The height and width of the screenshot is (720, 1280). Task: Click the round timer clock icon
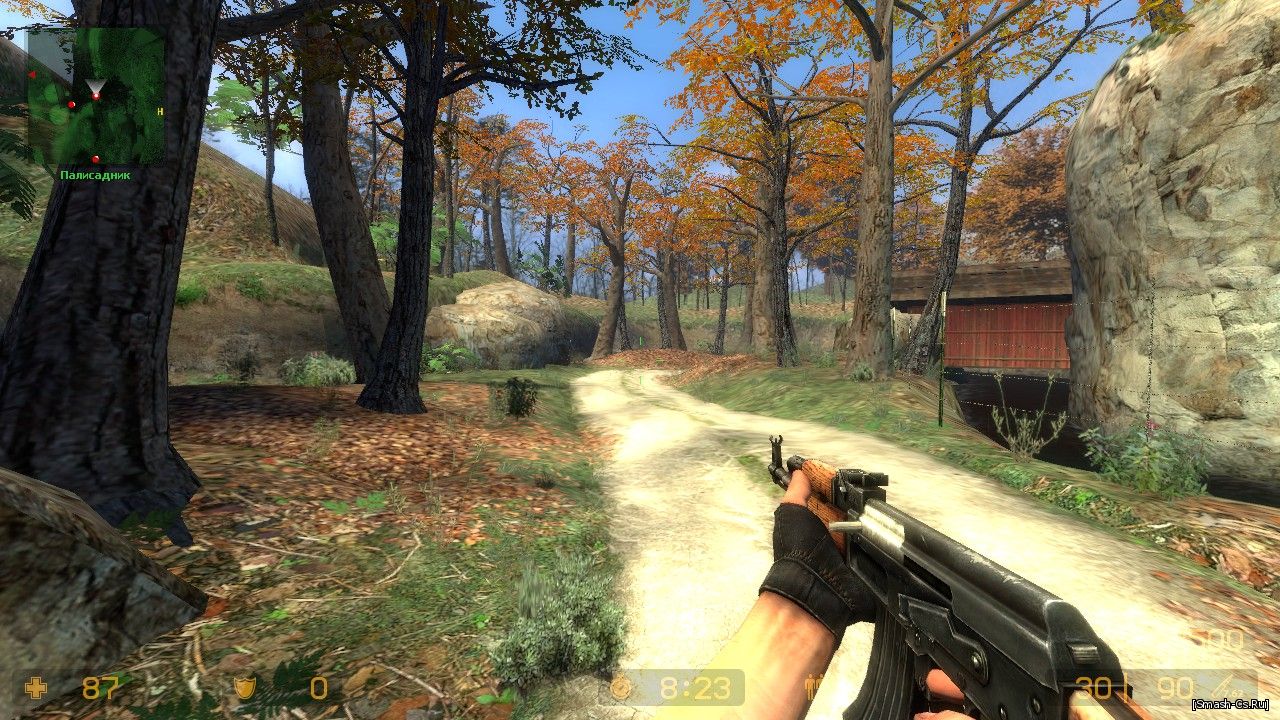pyautogui.click(x=622, y=688)
